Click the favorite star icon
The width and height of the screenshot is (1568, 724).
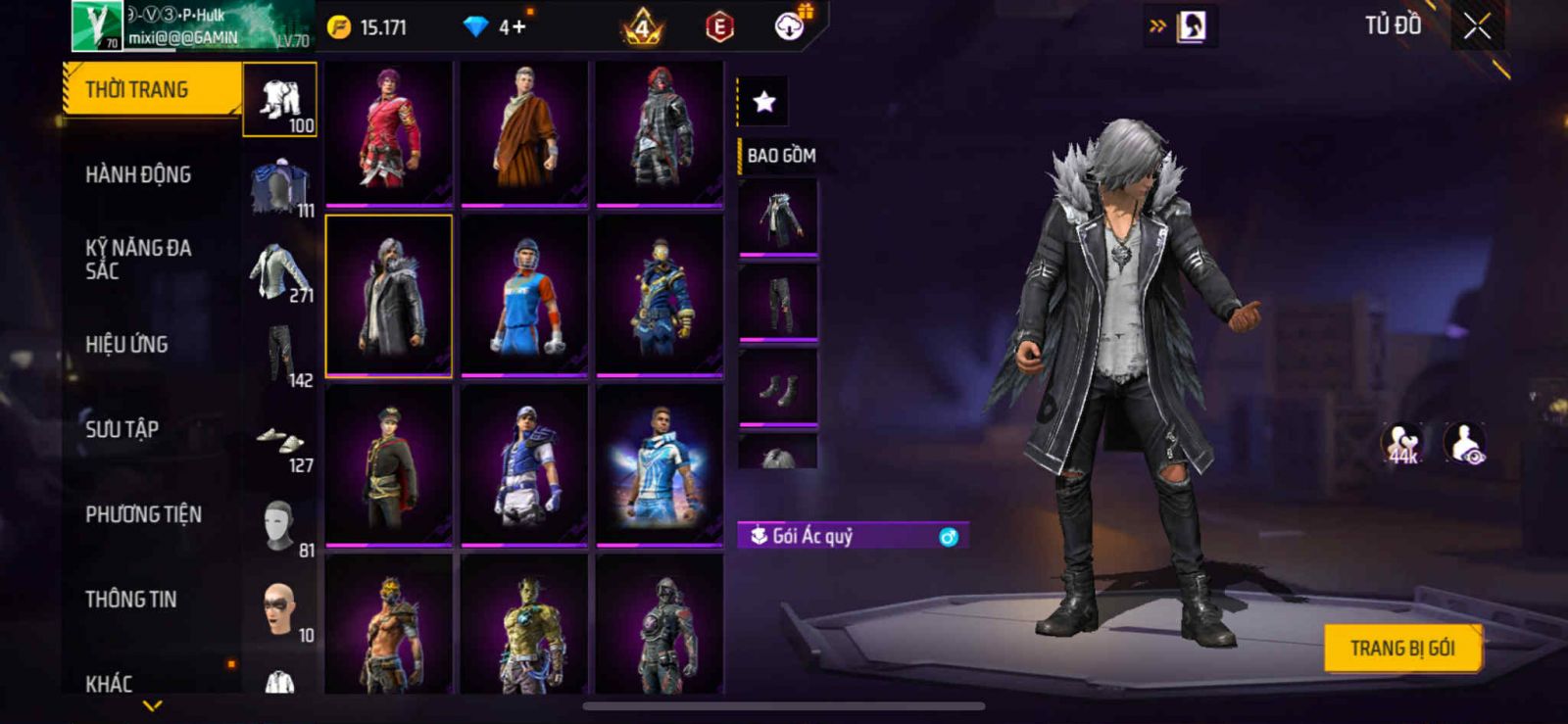[x=763, y=101]
